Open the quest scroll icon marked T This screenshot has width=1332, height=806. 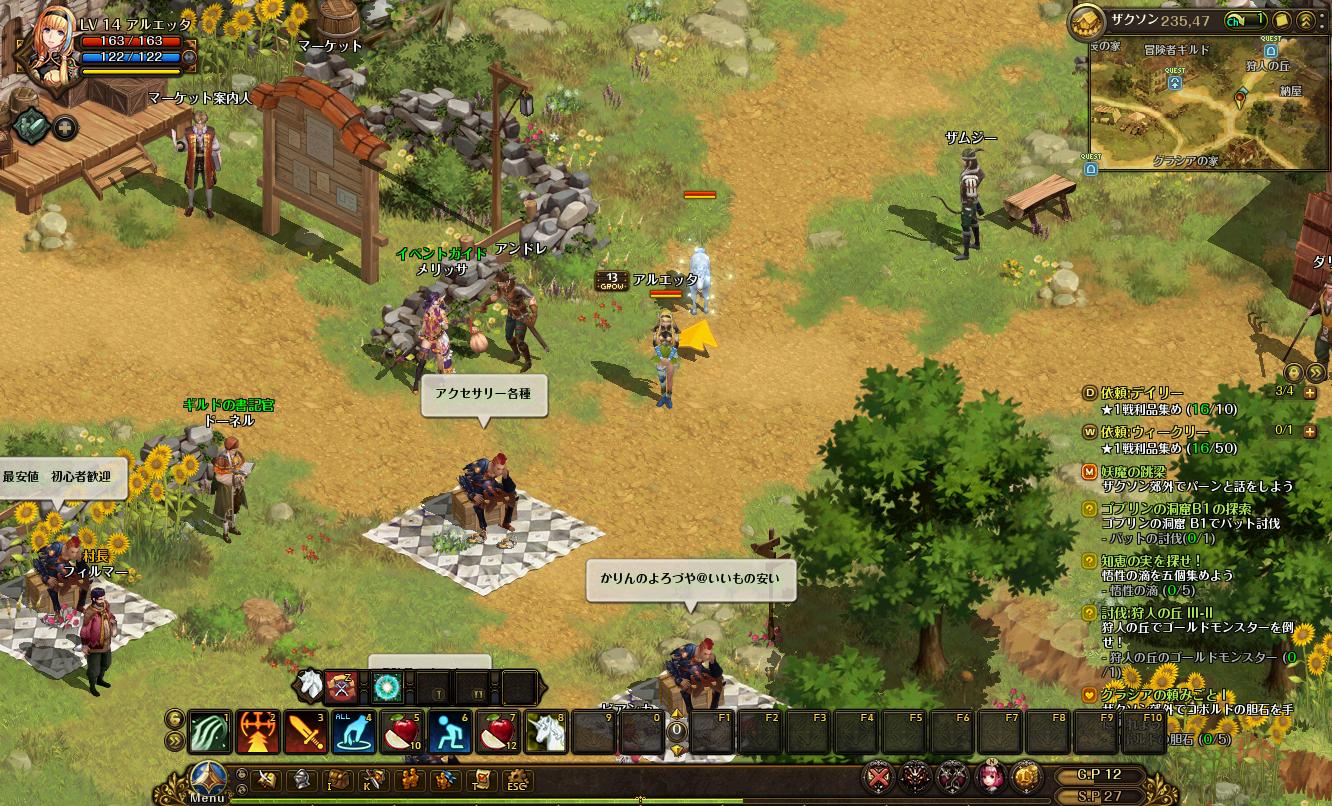(x=482, y=779)
